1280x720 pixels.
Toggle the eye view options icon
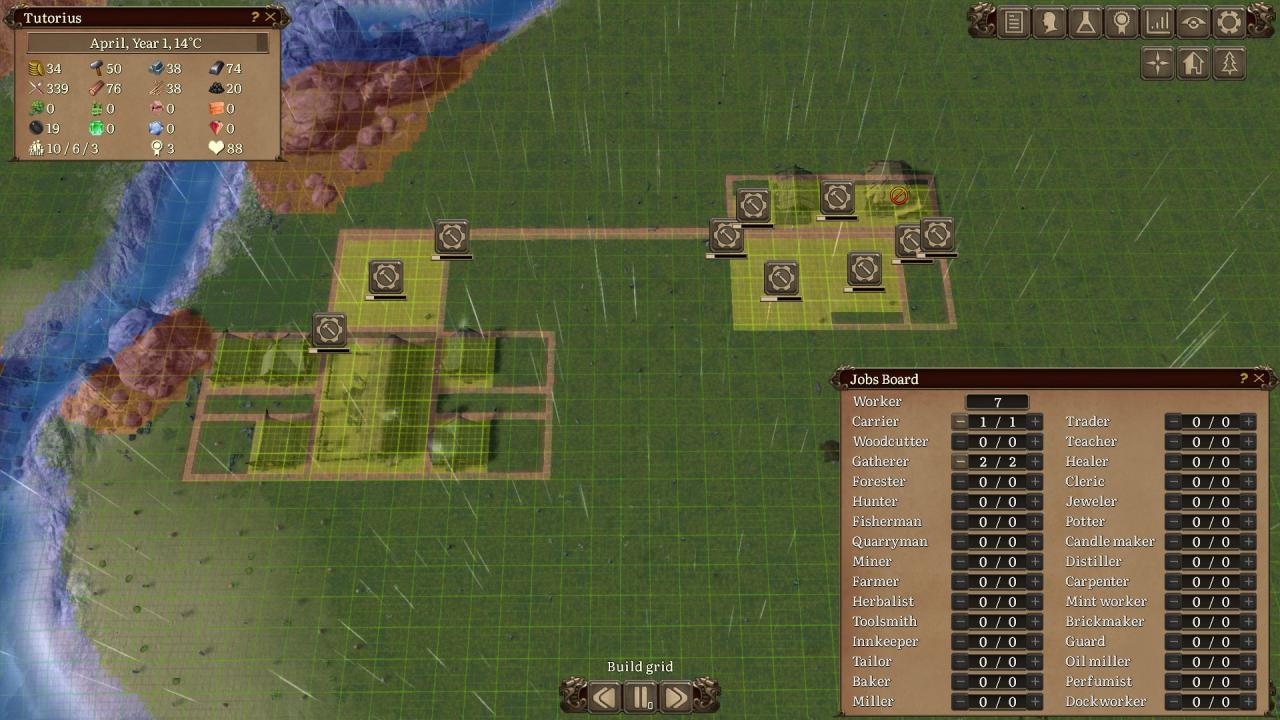click(1193, 22)
